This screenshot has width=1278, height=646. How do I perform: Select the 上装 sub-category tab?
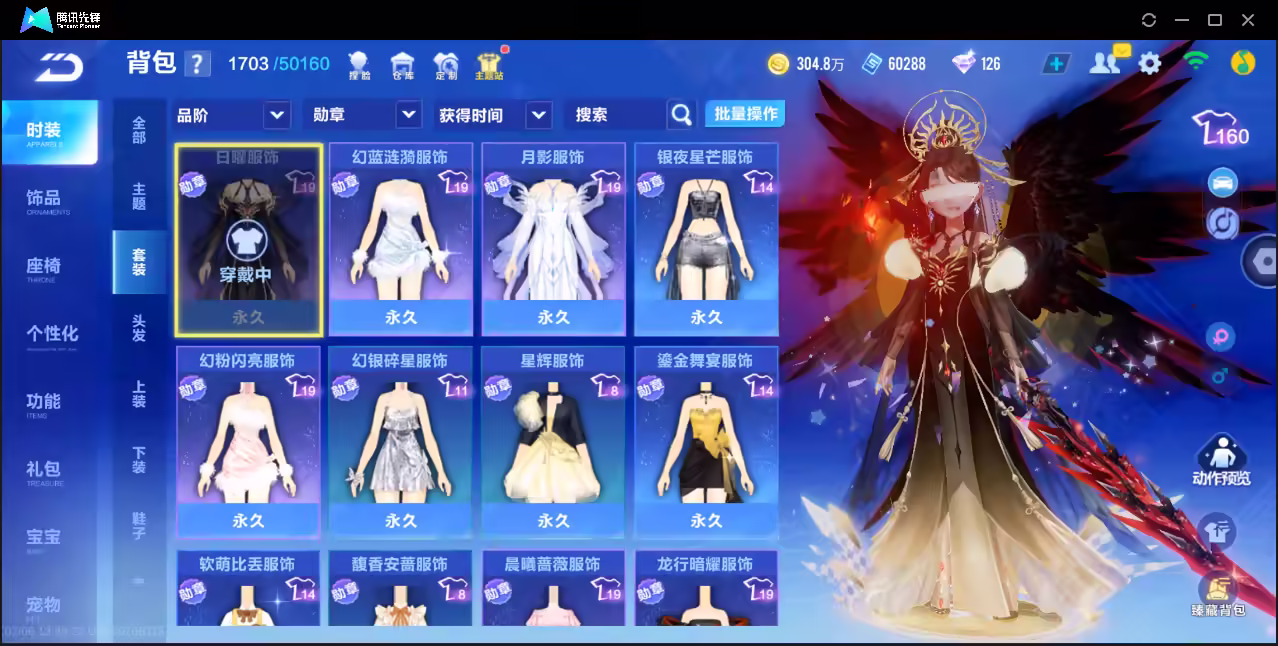[x=139, y=394]
